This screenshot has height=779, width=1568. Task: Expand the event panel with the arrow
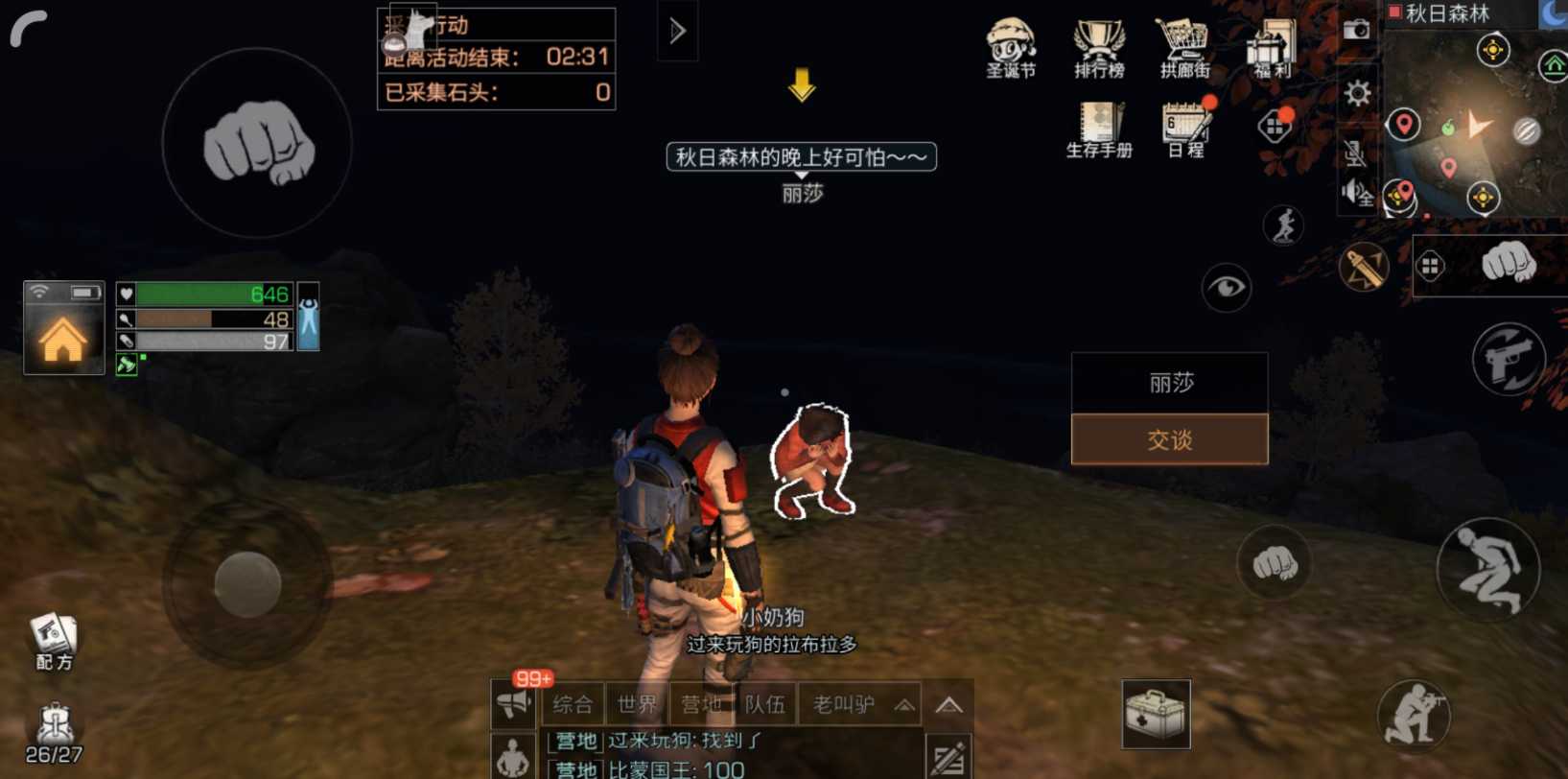(677, 32)
